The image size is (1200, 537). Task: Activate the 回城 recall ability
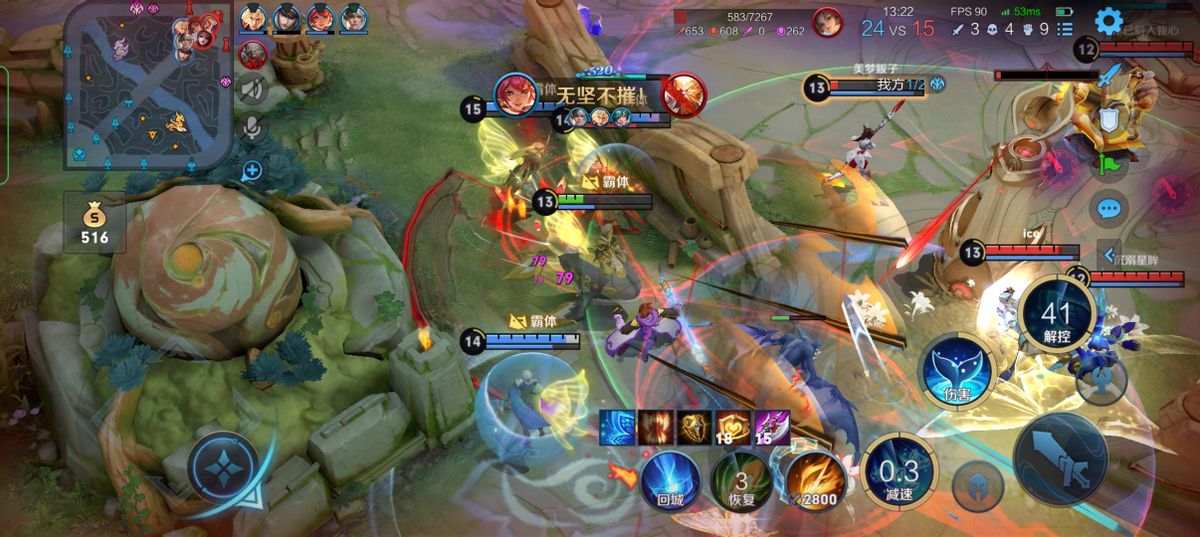coord(669,478)
